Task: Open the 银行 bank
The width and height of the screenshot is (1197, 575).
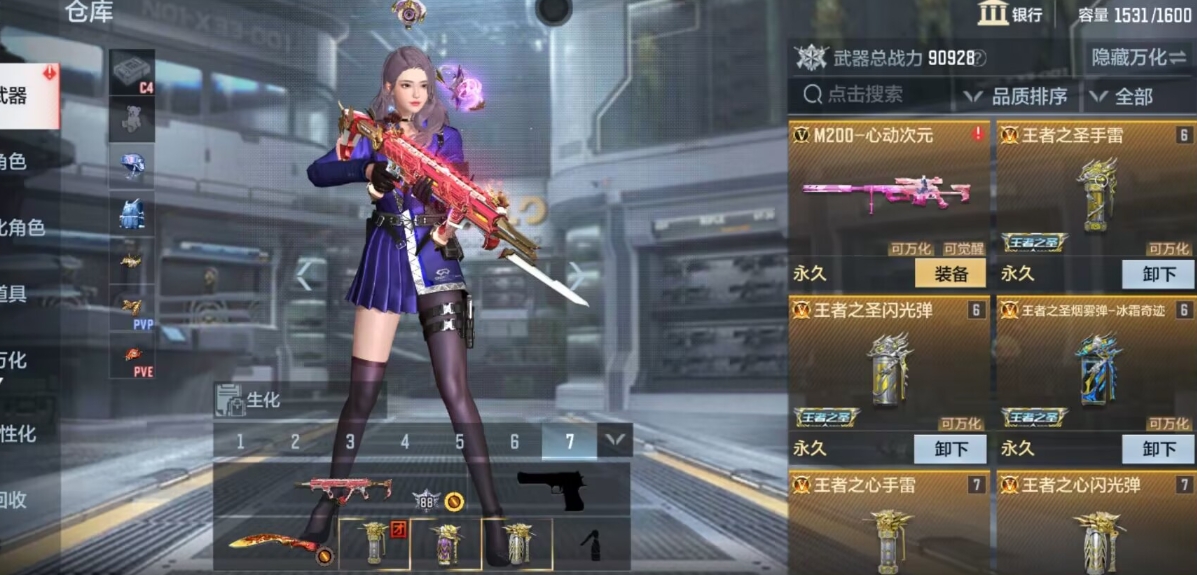Action: (x=1011, y=14)
